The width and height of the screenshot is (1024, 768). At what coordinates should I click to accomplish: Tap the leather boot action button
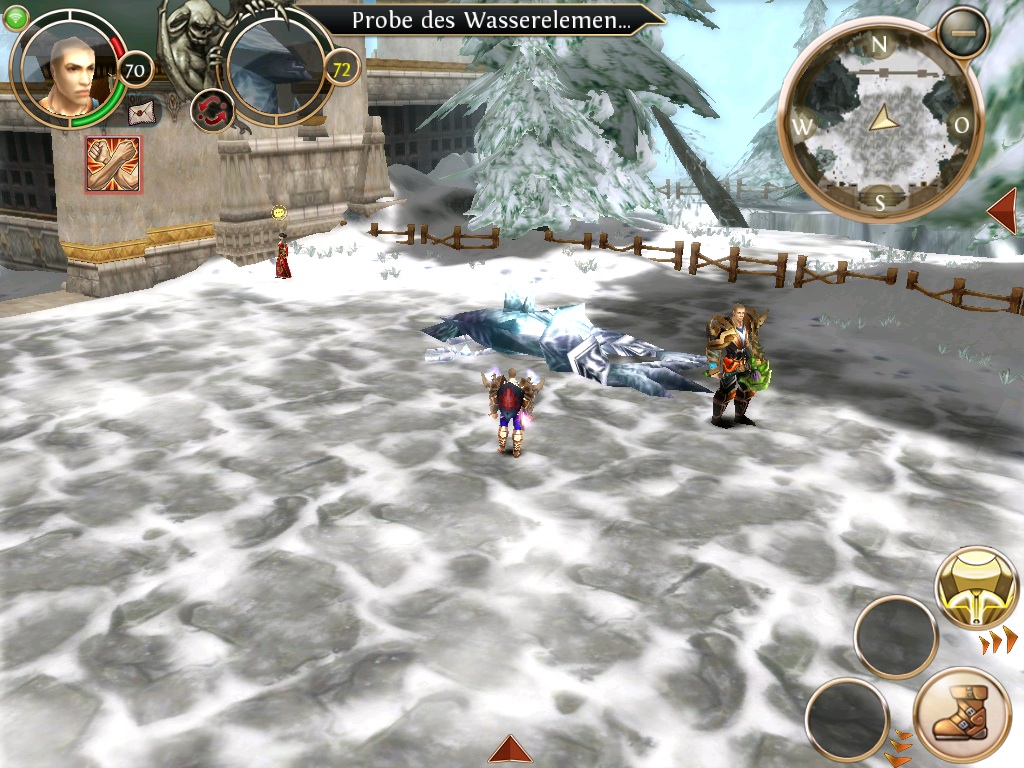[x=962, y=716]
